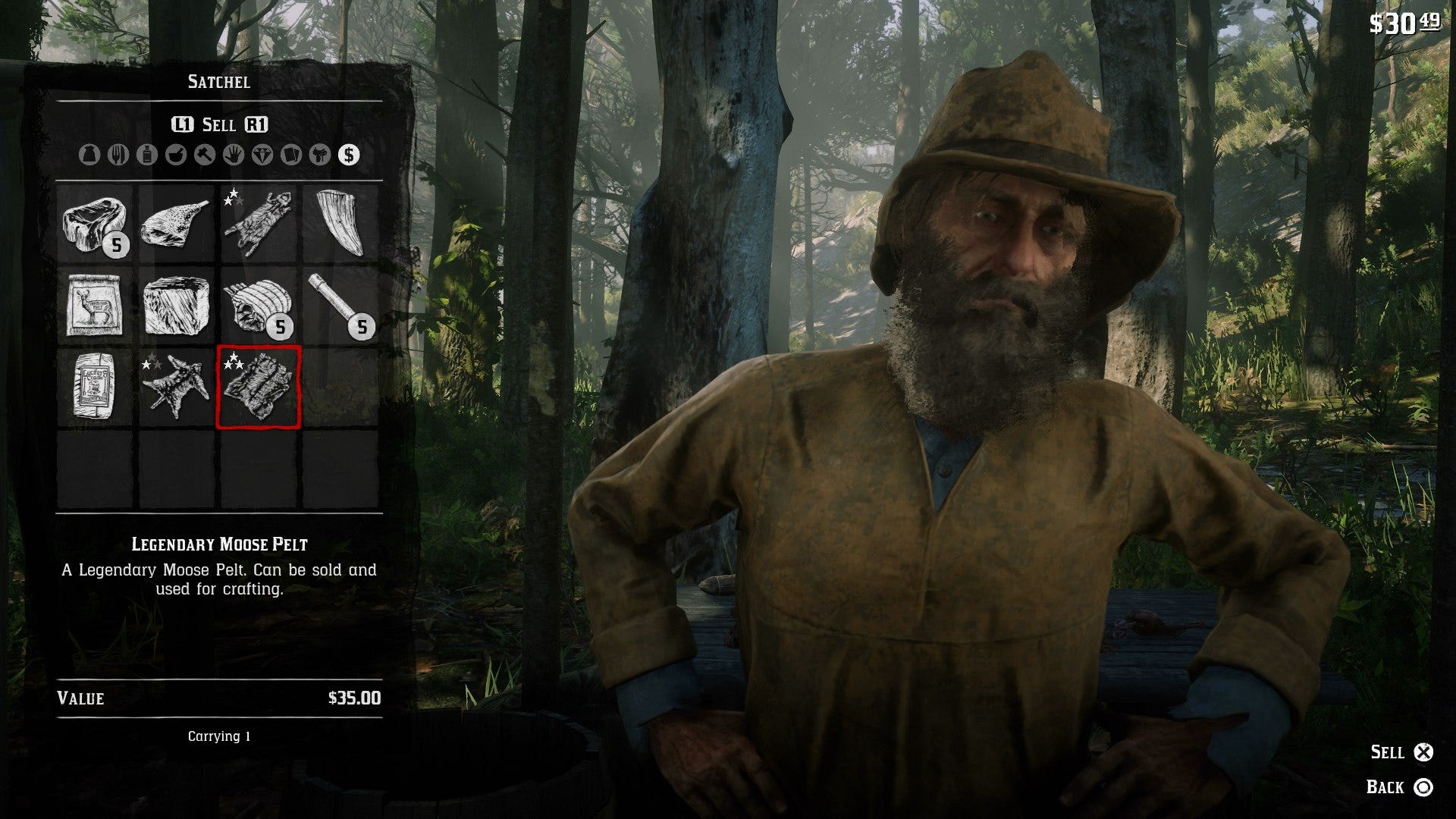The width and height of the screenshot is (1456, 819).
Task: Pick the animal tooth item
Action: (x=340, y=224)
